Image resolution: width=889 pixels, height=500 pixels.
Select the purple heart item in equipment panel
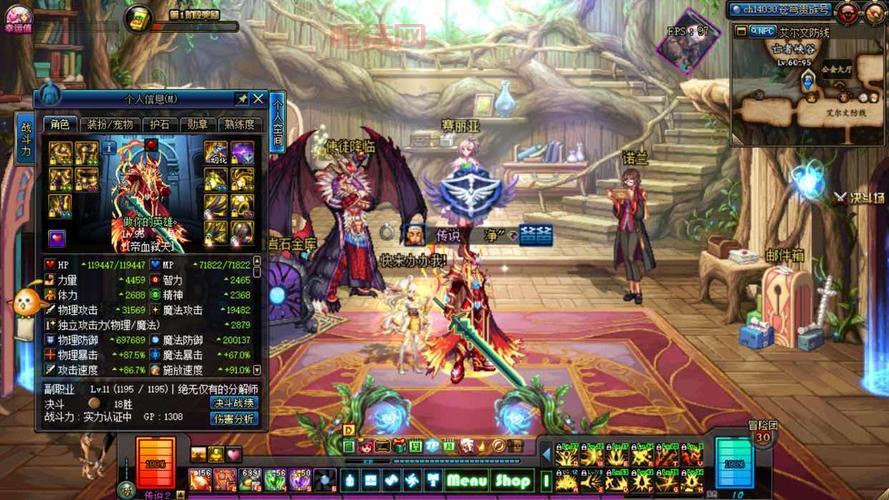click(x=58, y=239)
